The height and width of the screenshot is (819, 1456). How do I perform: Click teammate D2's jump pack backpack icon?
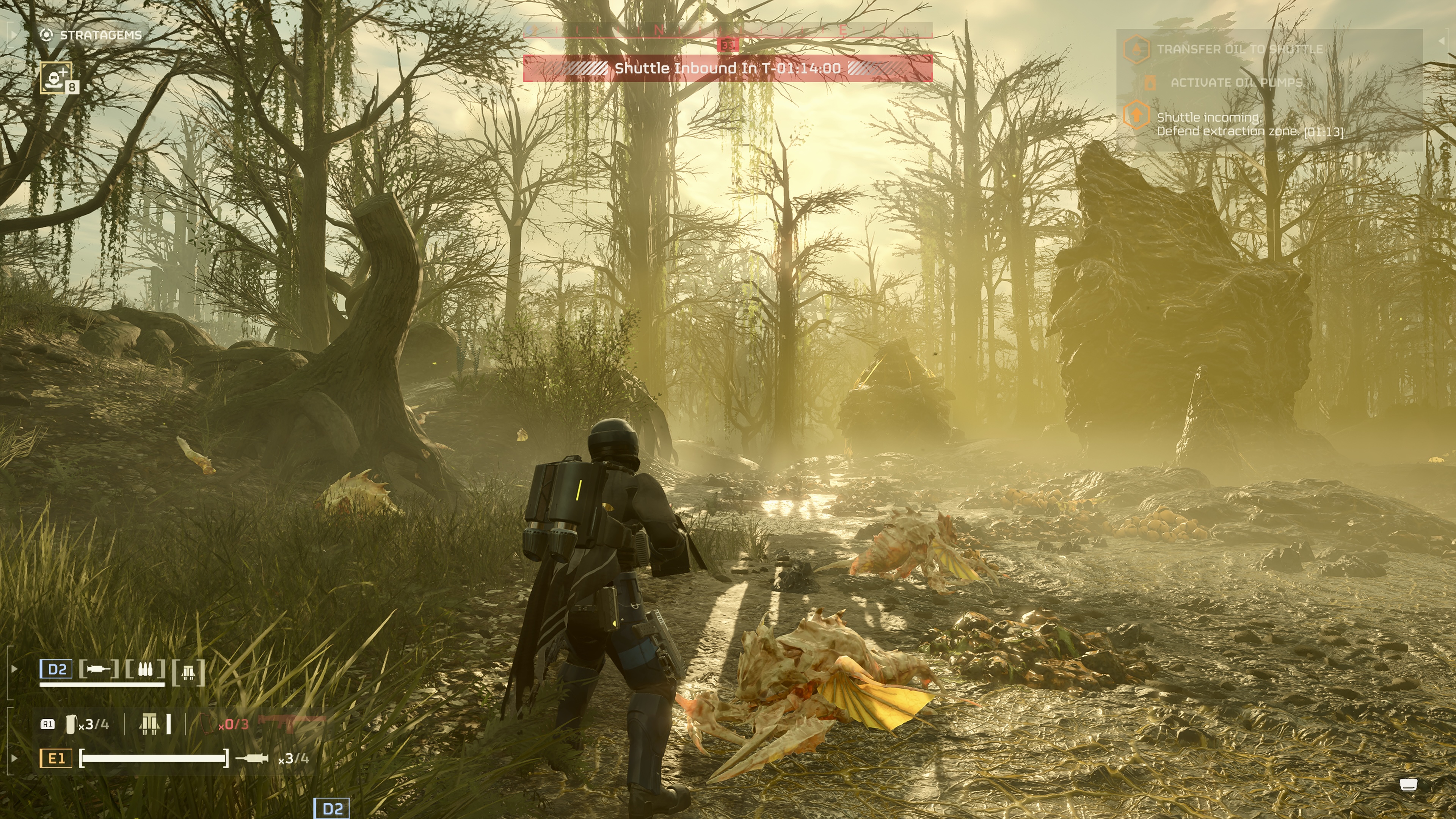(188, 672)
